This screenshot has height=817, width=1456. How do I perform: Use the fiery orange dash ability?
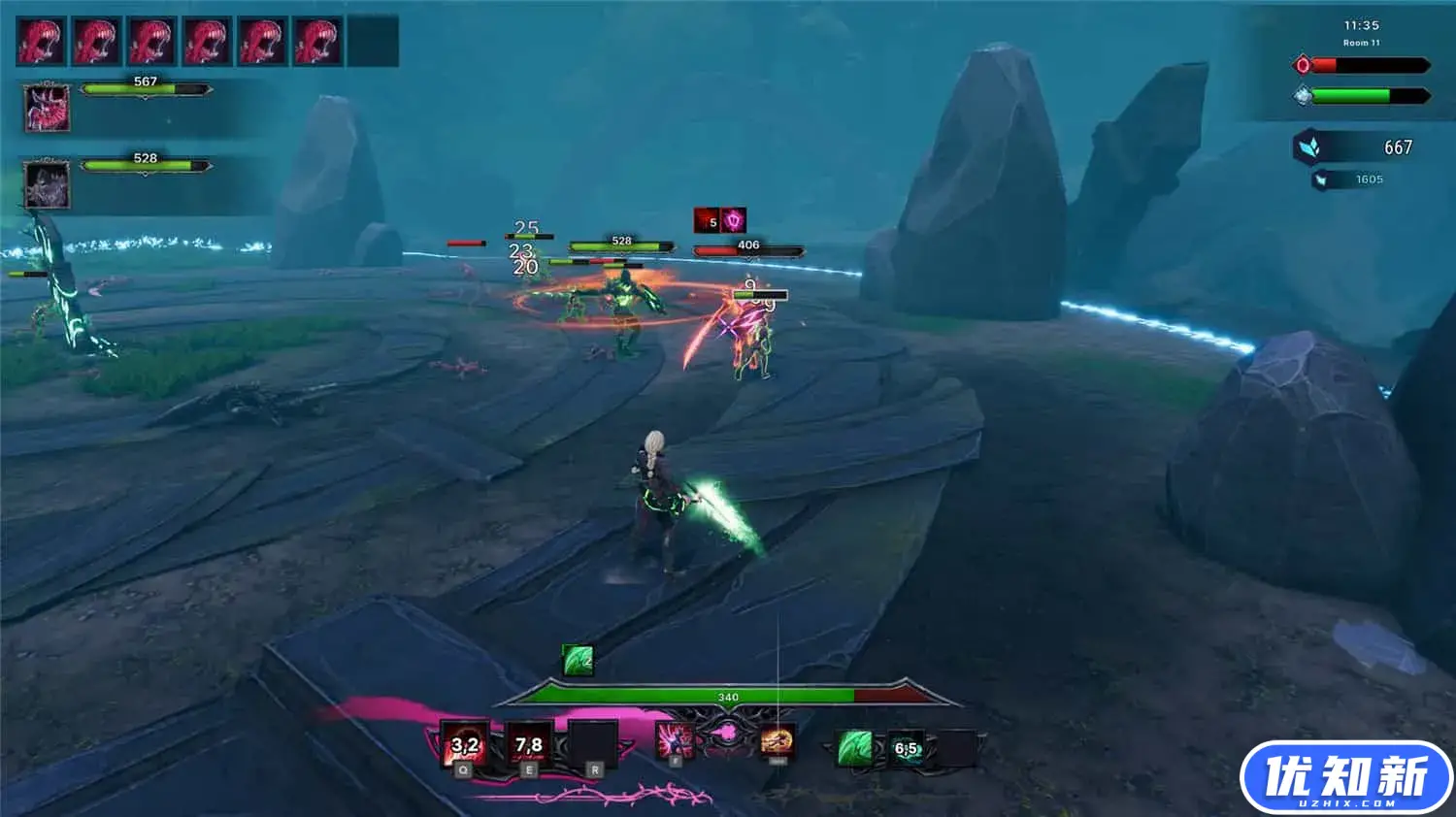click(777, 741)
